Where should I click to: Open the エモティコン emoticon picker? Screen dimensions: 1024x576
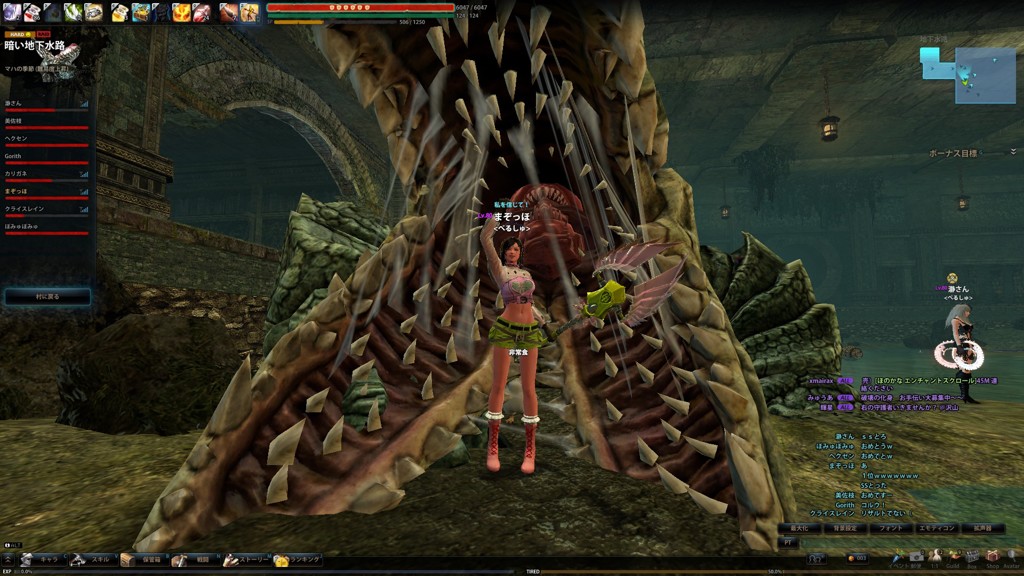pos(938,527)
